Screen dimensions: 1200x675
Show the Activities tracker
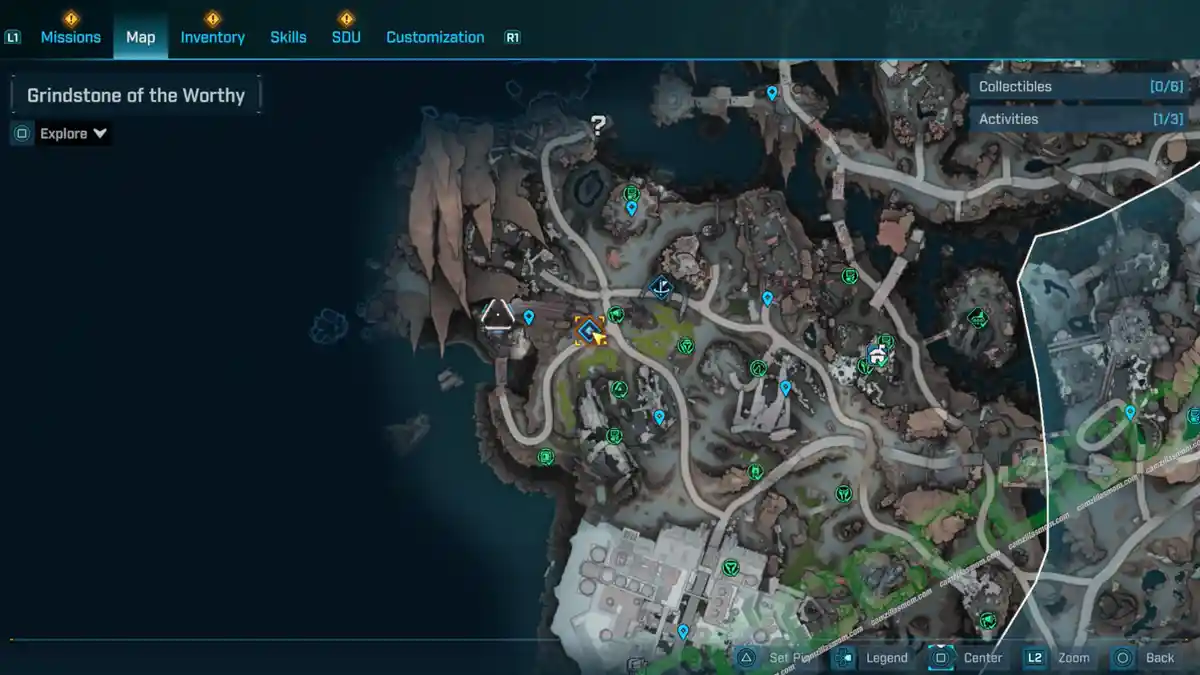point(1081,119)
